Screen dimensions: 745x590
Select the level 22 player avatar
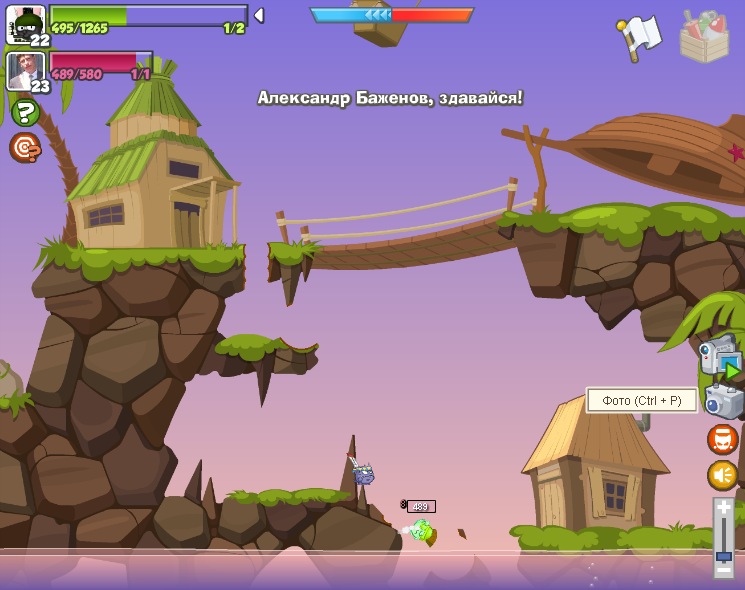click(26, 24)
